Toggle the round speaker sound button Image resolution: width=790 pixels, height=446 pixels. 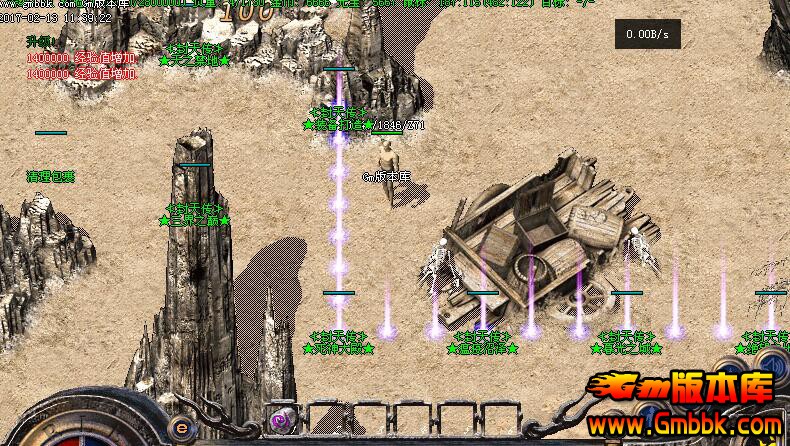[x=772, y=363]
